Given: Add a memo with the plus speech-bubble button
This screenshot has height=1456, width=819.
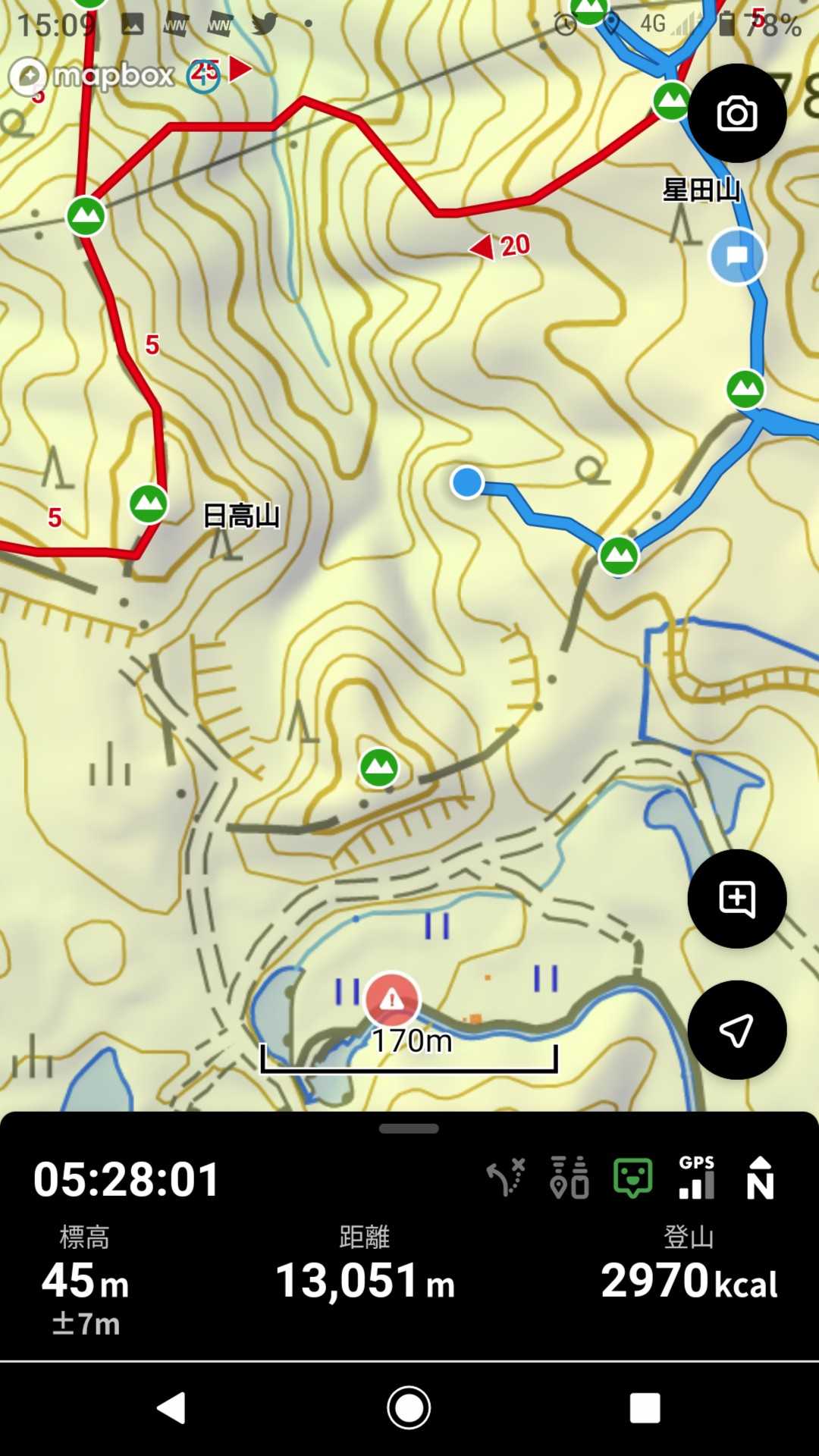Looking at the screenshot, I should click(x=736, y=899).
